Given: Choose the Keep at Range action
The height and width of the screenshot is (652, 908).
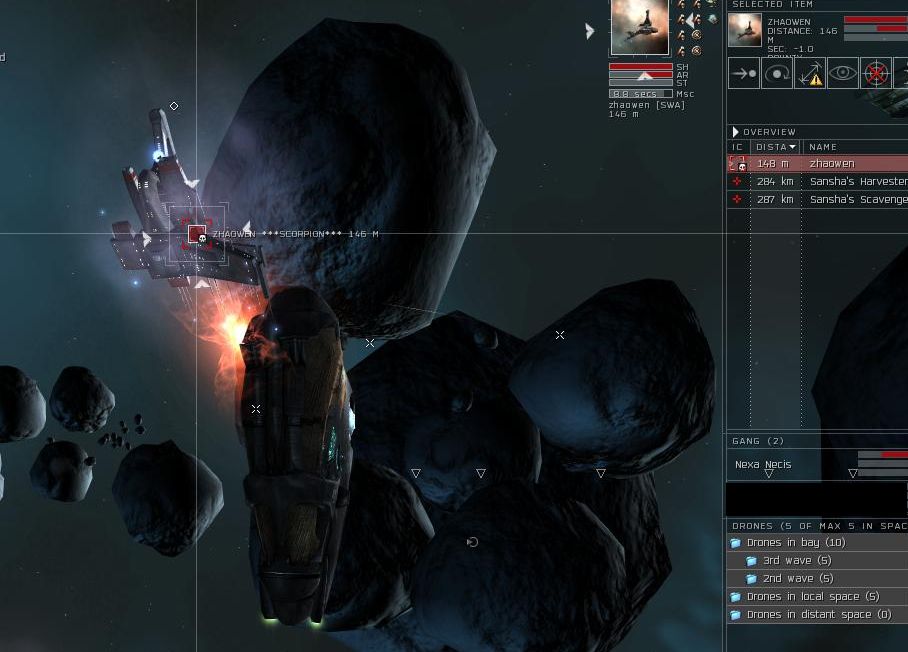Looking at the screenshot, I should tap(810, 74).
